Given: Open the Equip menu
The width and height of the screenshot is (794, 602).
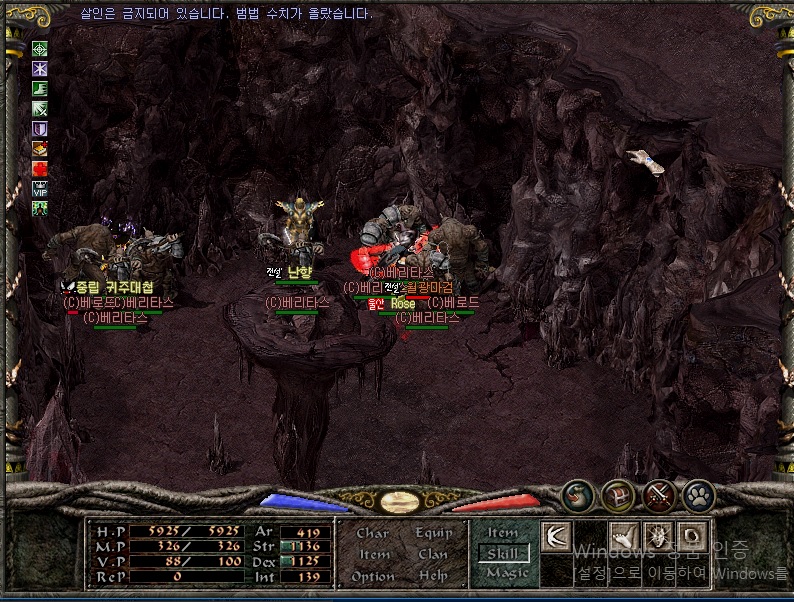Looking at the screenshot, I should [433, 533].
